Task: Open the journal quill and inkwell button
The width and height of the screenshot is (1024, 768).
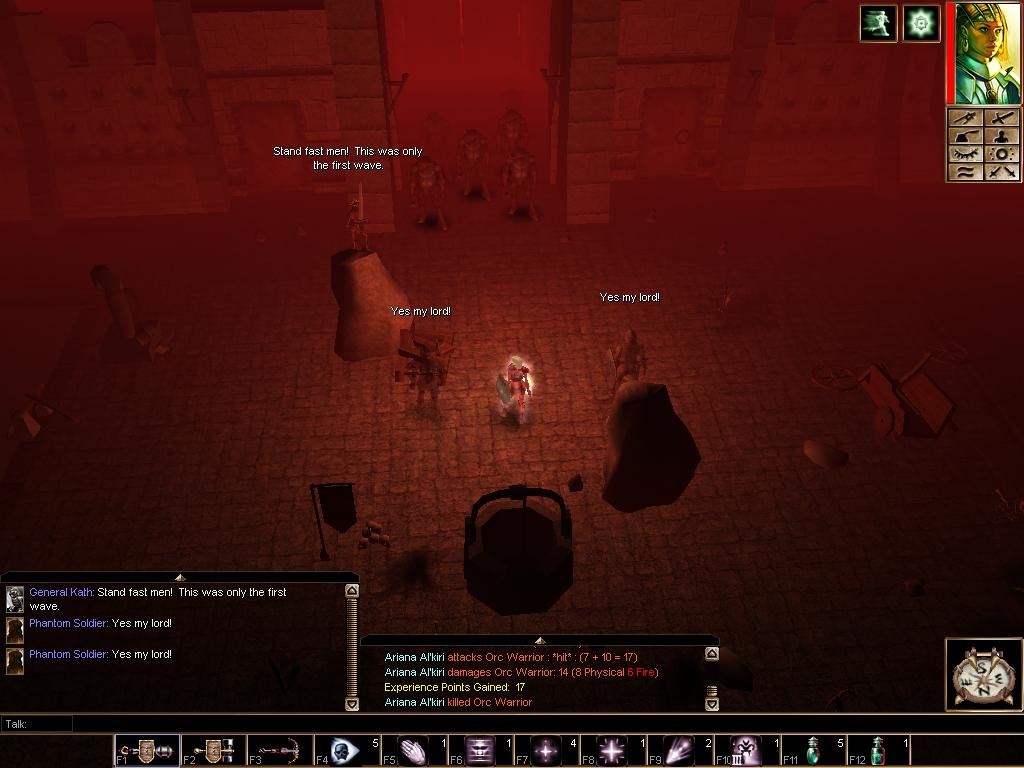Action: point(965,136)
